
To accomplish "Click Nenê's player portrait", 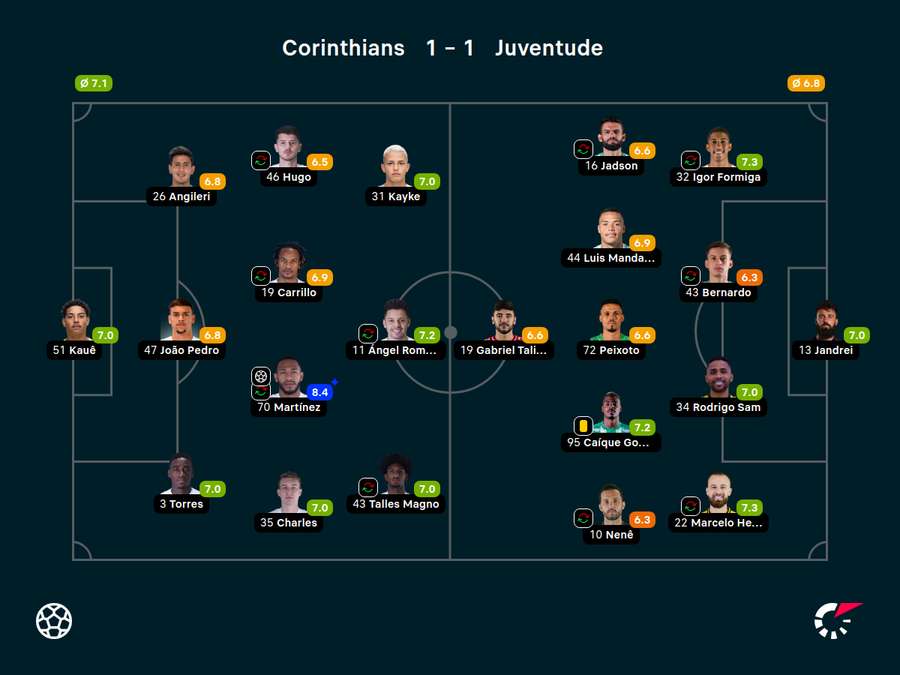I will pos(611,507).
